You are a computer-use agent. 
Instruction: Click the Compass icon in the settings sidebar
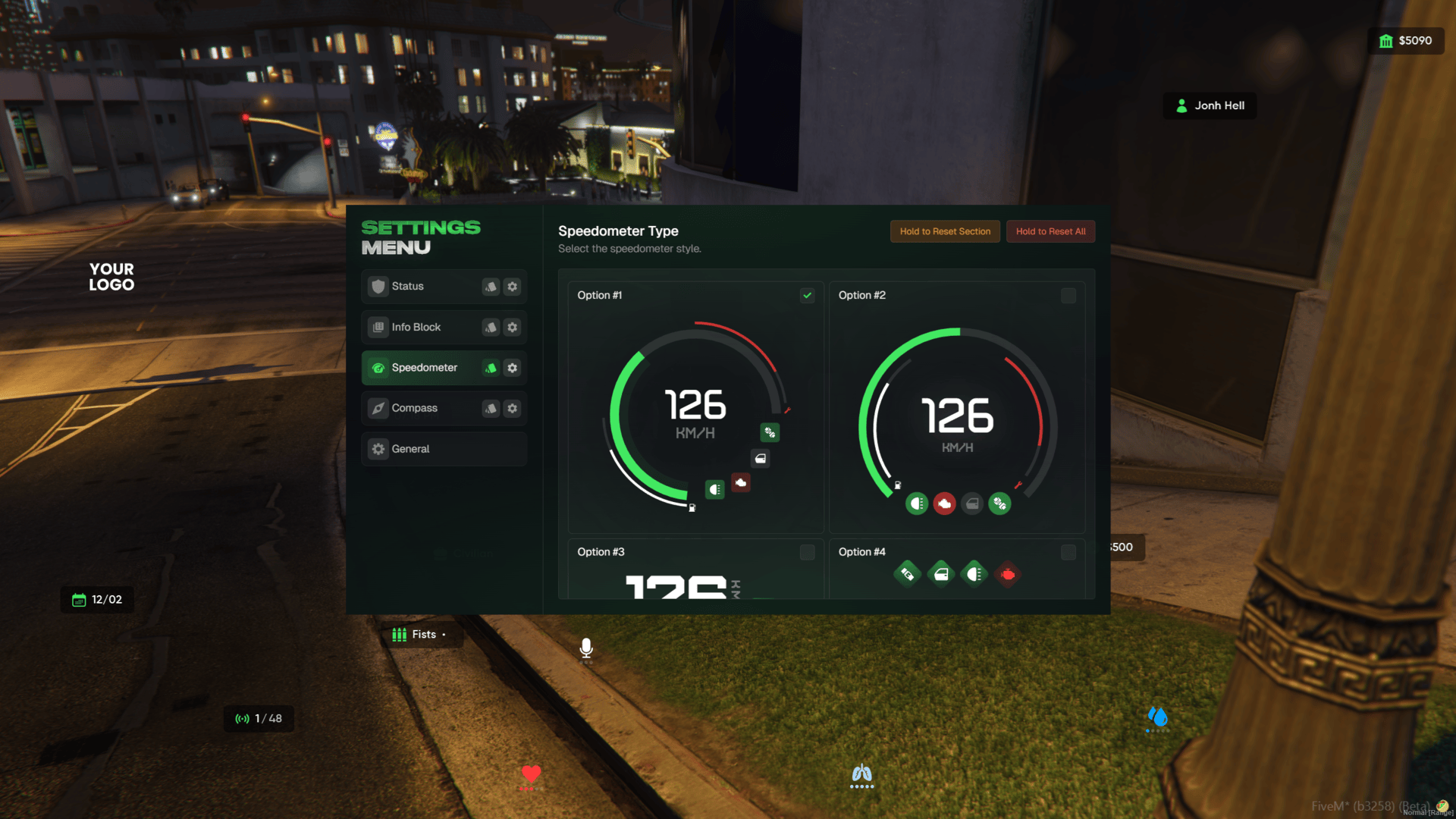pyautogui.click(x=378, y=408)
